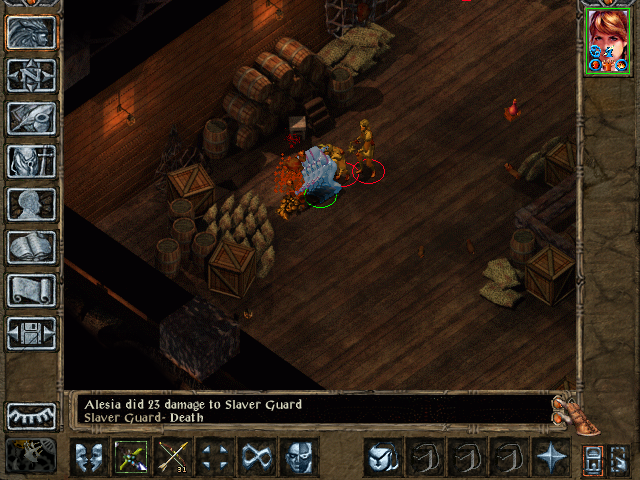The width and height of the screenshot is (640, 480).
Task: Equip the bow weapon slot
Action: point(131,457)
